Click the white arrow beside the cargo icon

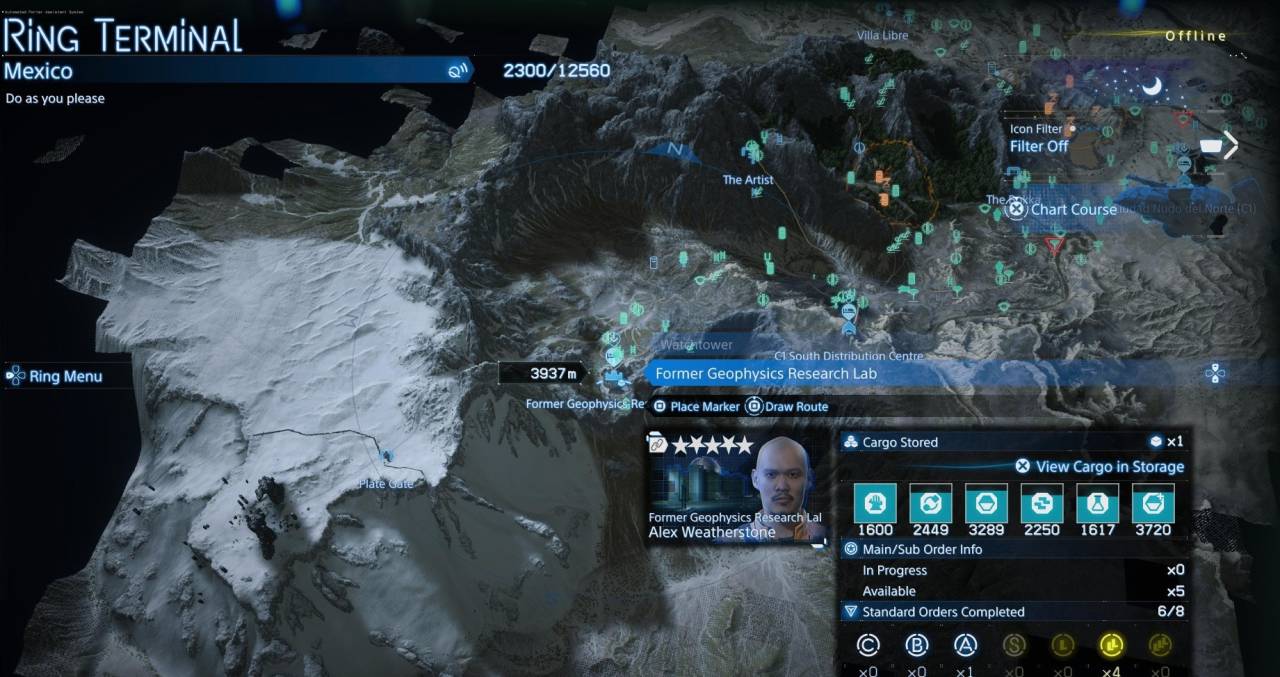click(1231, 146)
